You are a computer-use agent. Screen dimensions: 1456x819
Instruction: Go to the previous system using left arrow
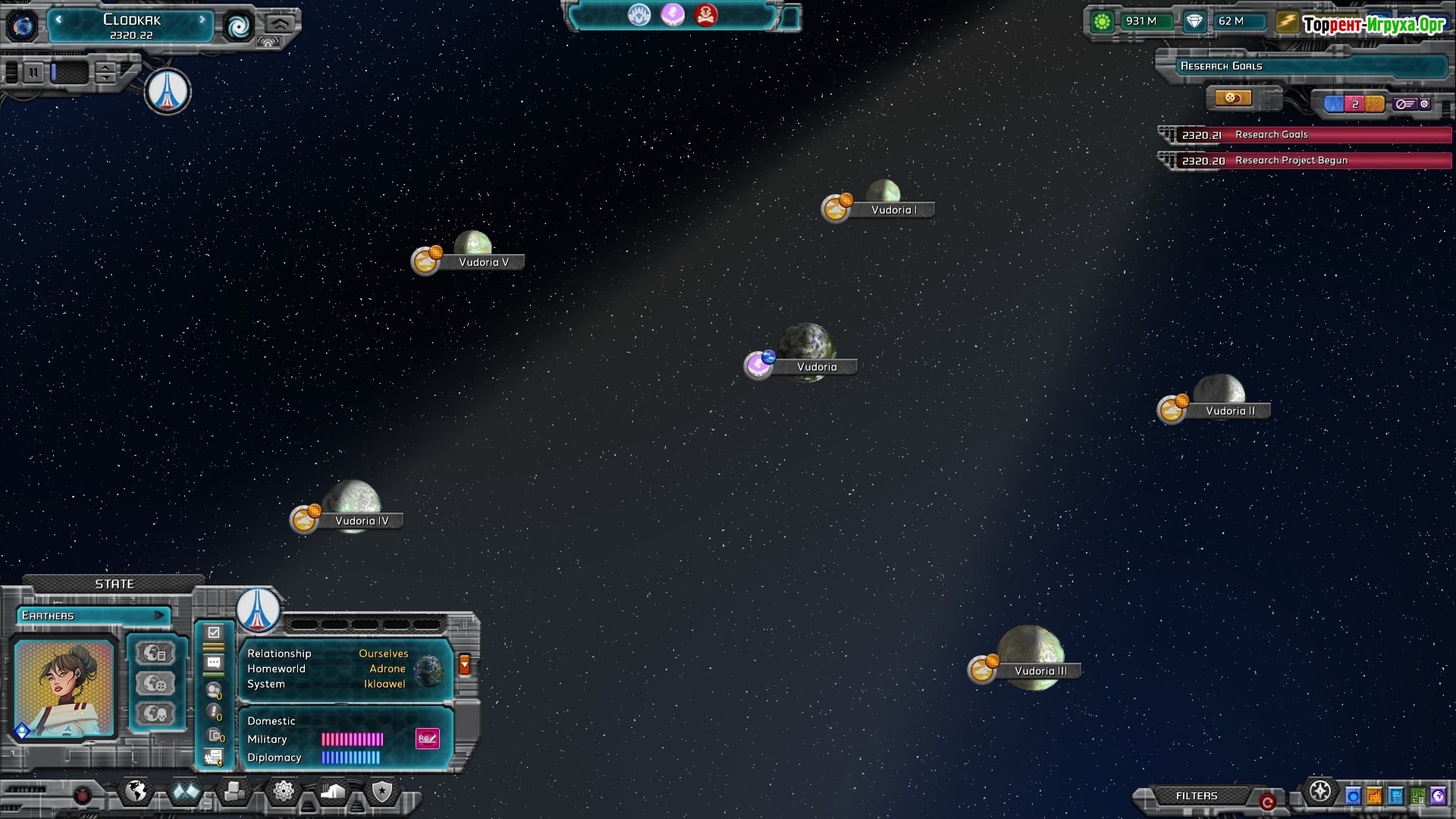[58, 20]
